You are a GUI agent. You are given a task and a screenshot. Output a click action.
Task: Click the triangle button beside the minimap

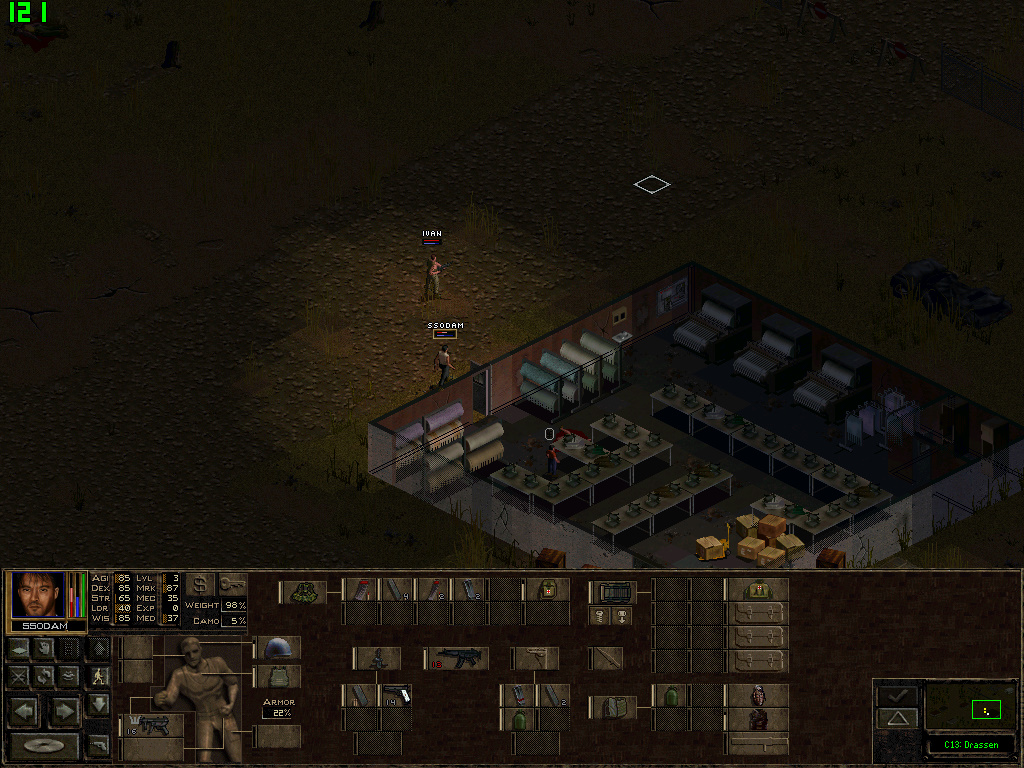pyautogui.click(x=897, y=718)
